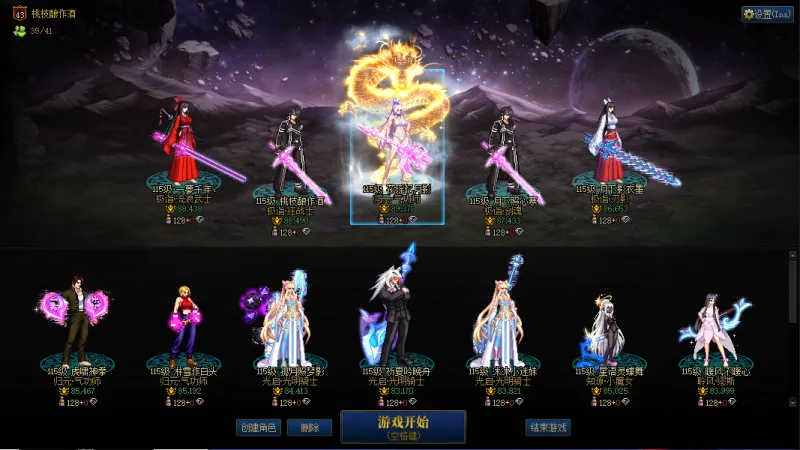Select the 光启·光明骑士 with score 84,413

[290, 320]
